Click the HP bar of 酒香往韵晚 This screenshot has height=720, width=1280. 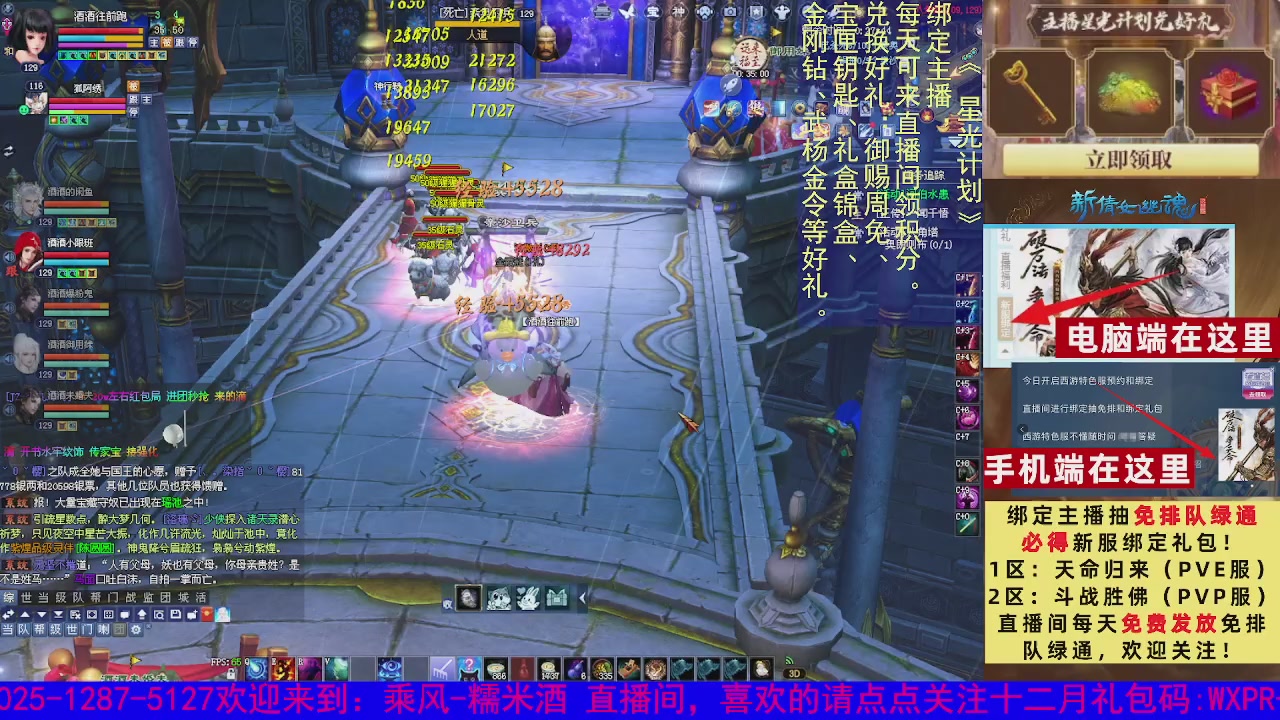pos(100,30)
